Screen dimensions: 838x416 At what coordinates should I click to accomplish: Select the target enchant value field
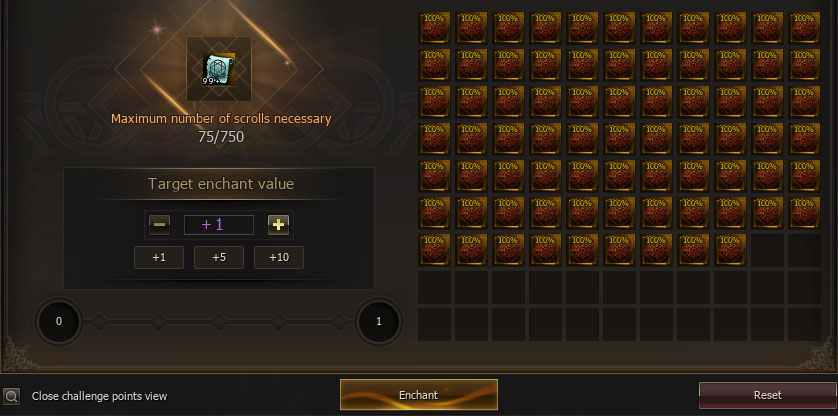point(219,224)
